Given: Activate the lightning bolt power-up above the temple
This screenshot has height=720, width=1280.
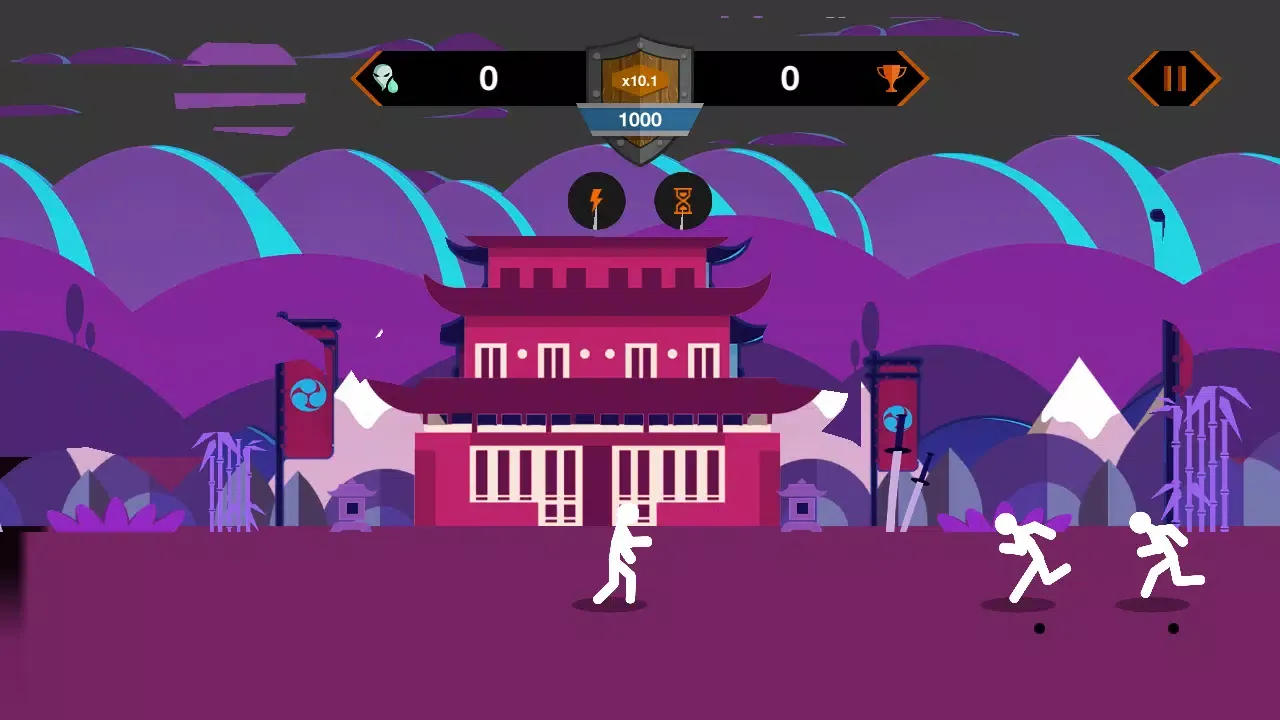Looking at the screenshot, I should [596, 201].
